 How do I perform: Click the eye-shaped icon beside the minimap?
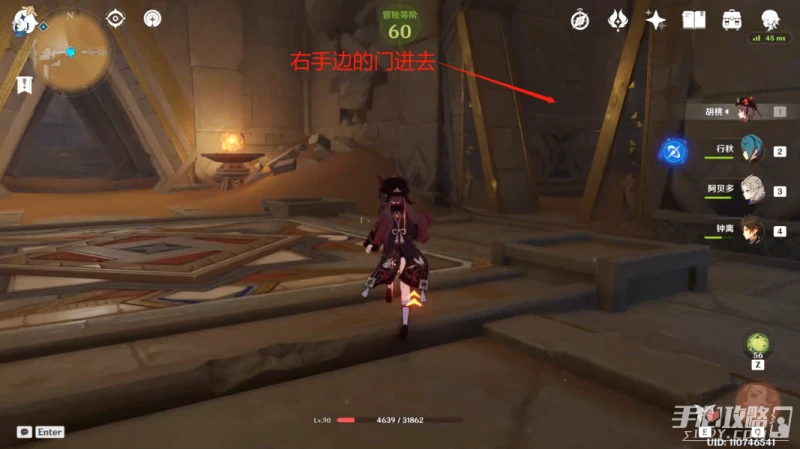[116, 18]
